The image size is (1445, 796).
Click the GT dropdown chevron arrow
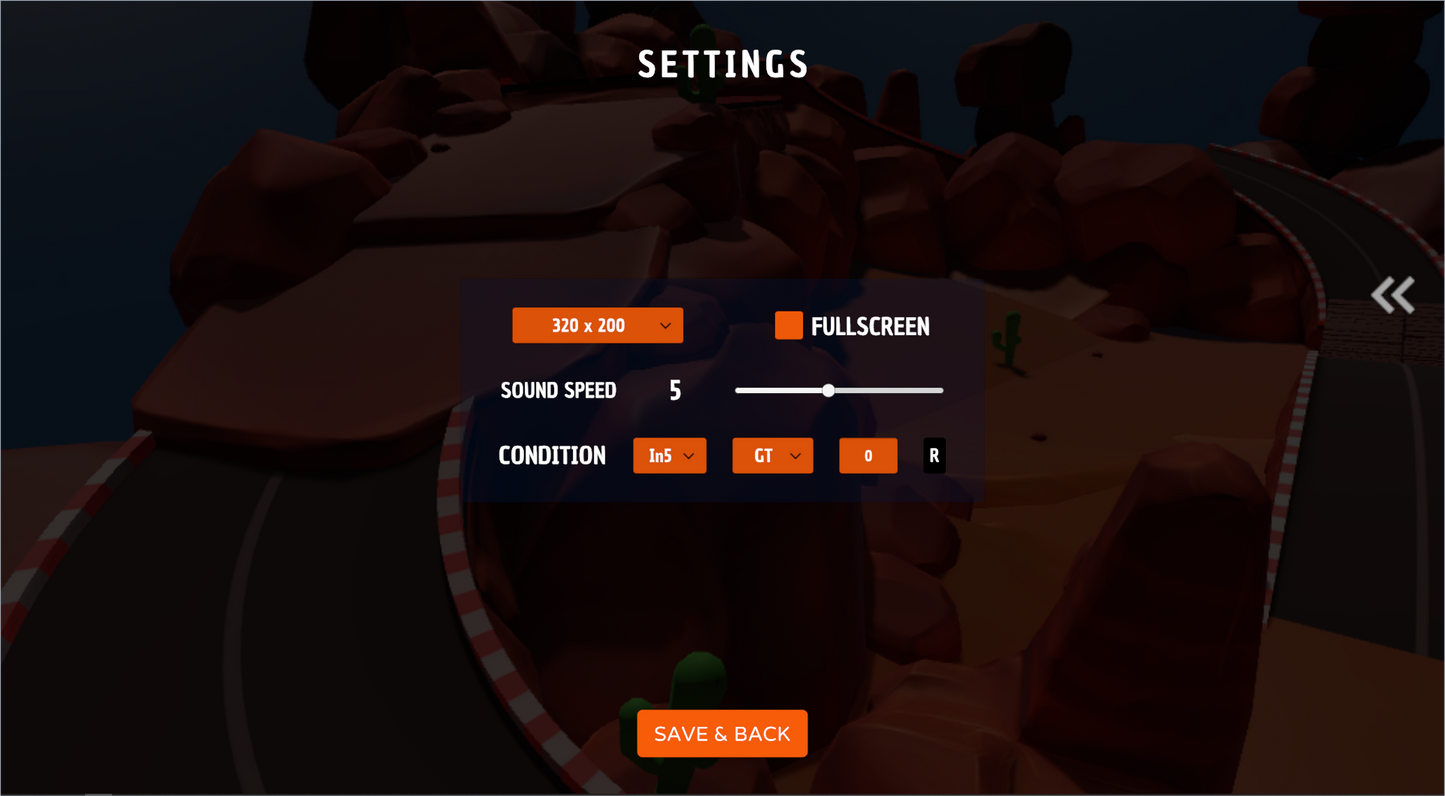(x=795, y=455)
